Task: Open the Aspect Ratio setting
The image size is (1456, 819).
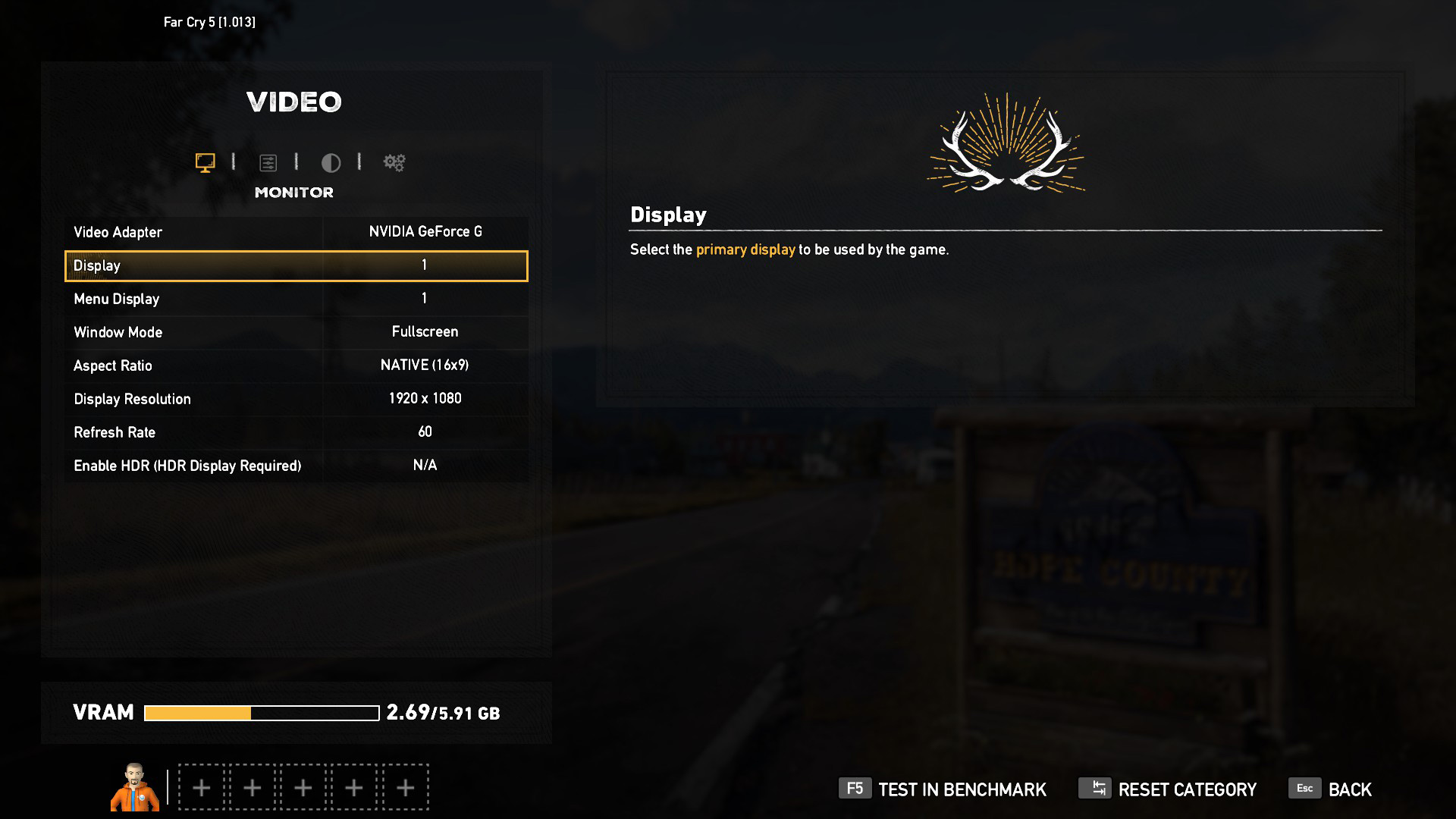Action: 296,366
